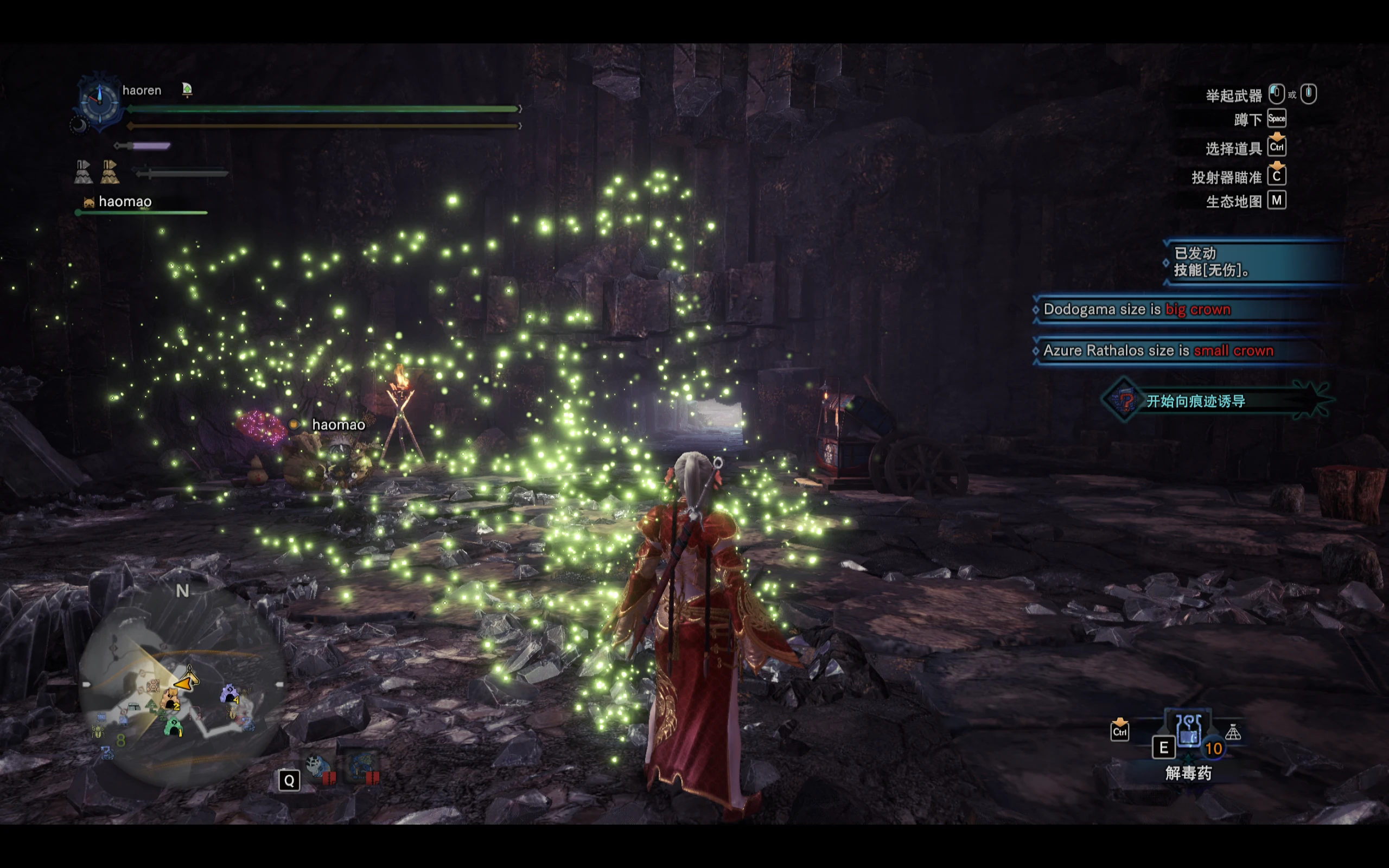Screen dimensions: 1389x868
Task: Select the green camp marker on the minimap
Action: [173, 728]
